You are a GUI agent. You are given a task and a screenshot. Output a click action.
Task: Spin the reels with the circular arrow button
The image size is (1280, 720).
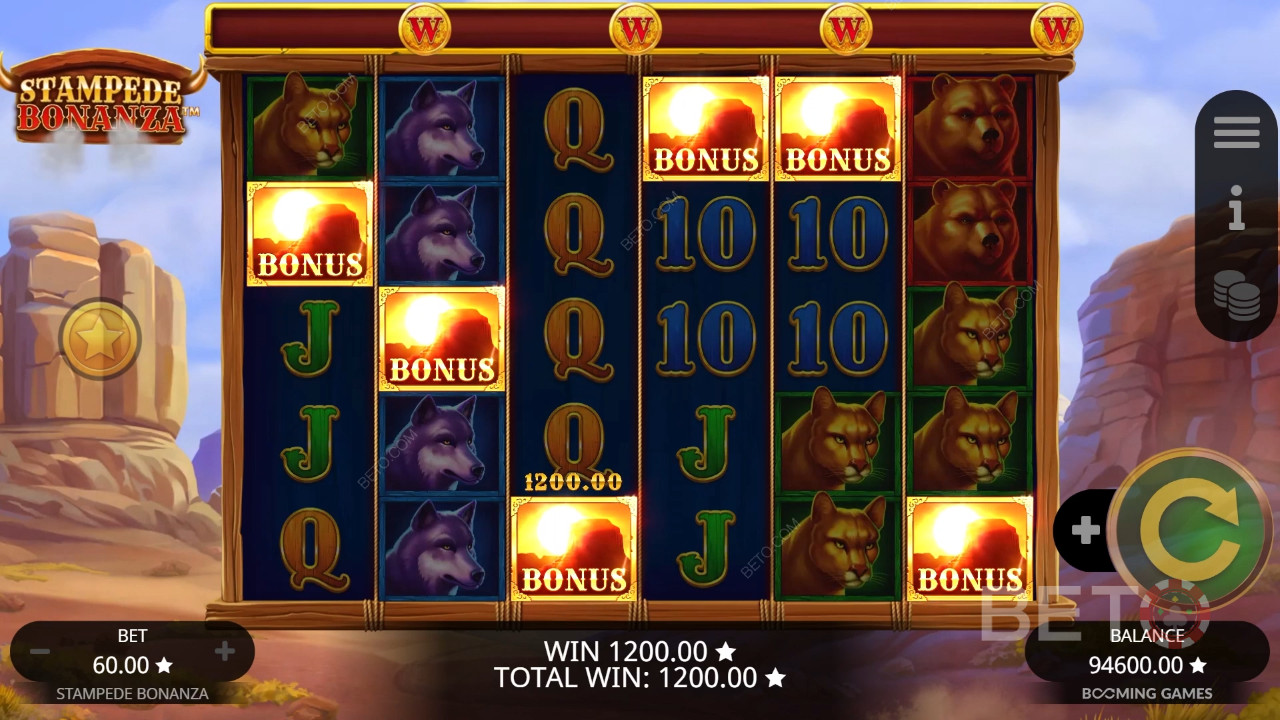pyautogui.click(x=1190, y=531)
